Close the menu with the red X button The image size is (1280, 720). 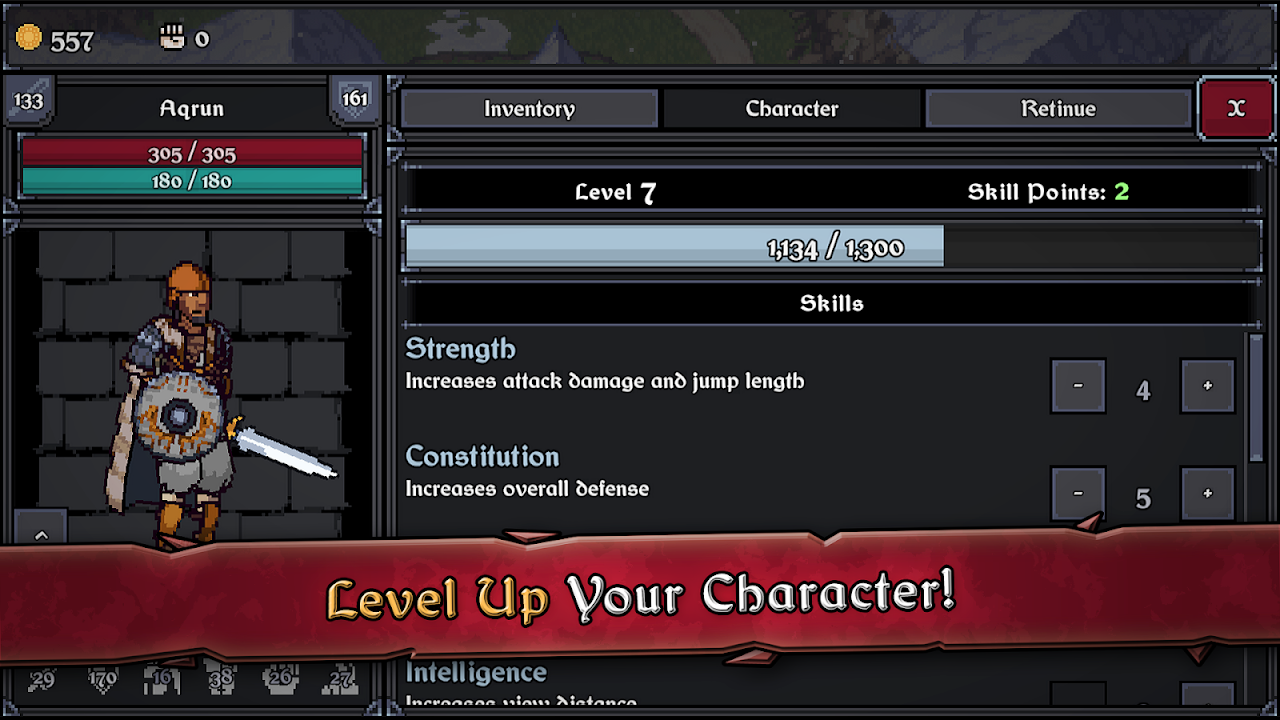[1236, 108]
